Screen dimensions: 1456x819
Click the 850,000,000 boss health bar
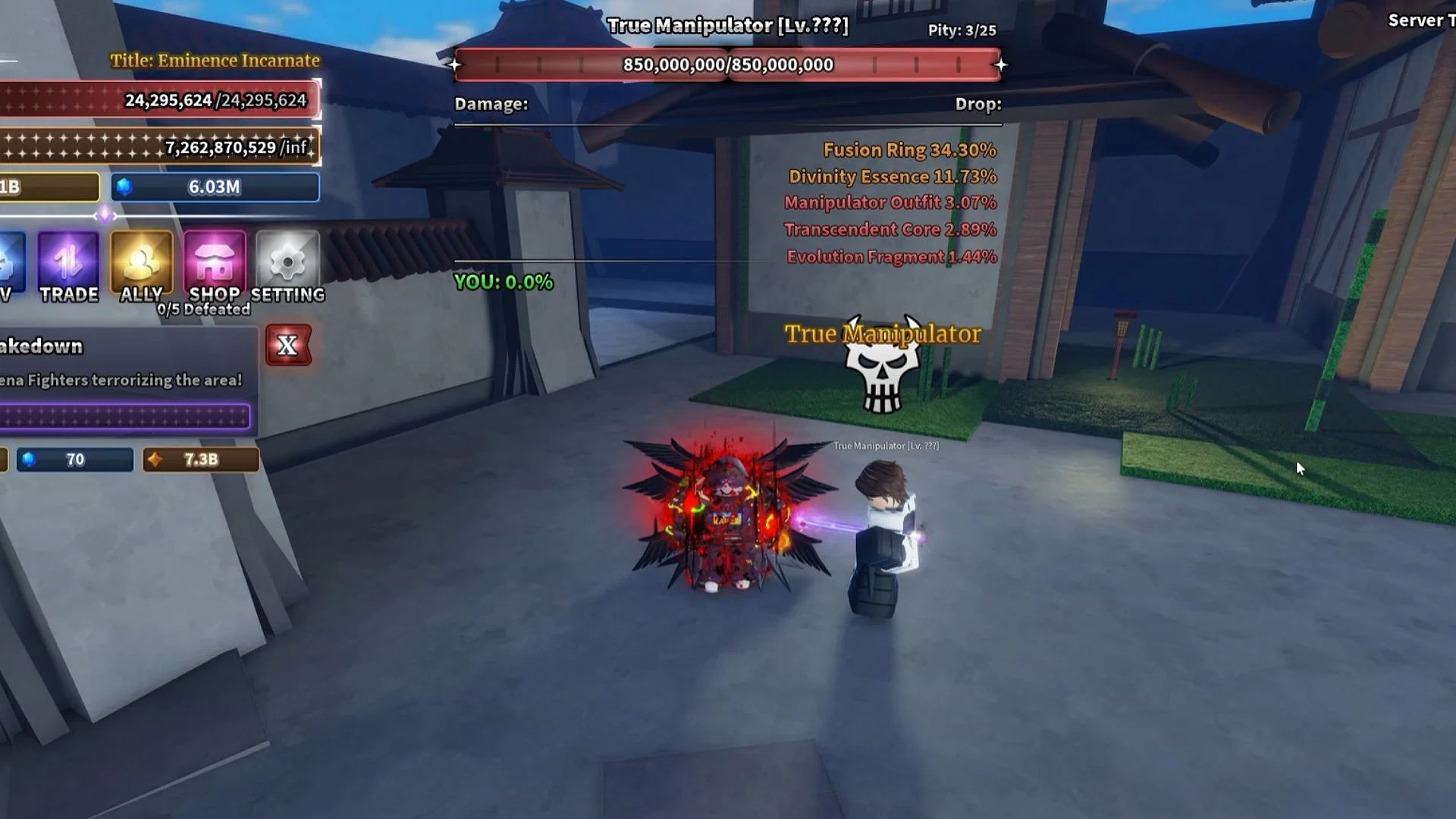(726, 64)
